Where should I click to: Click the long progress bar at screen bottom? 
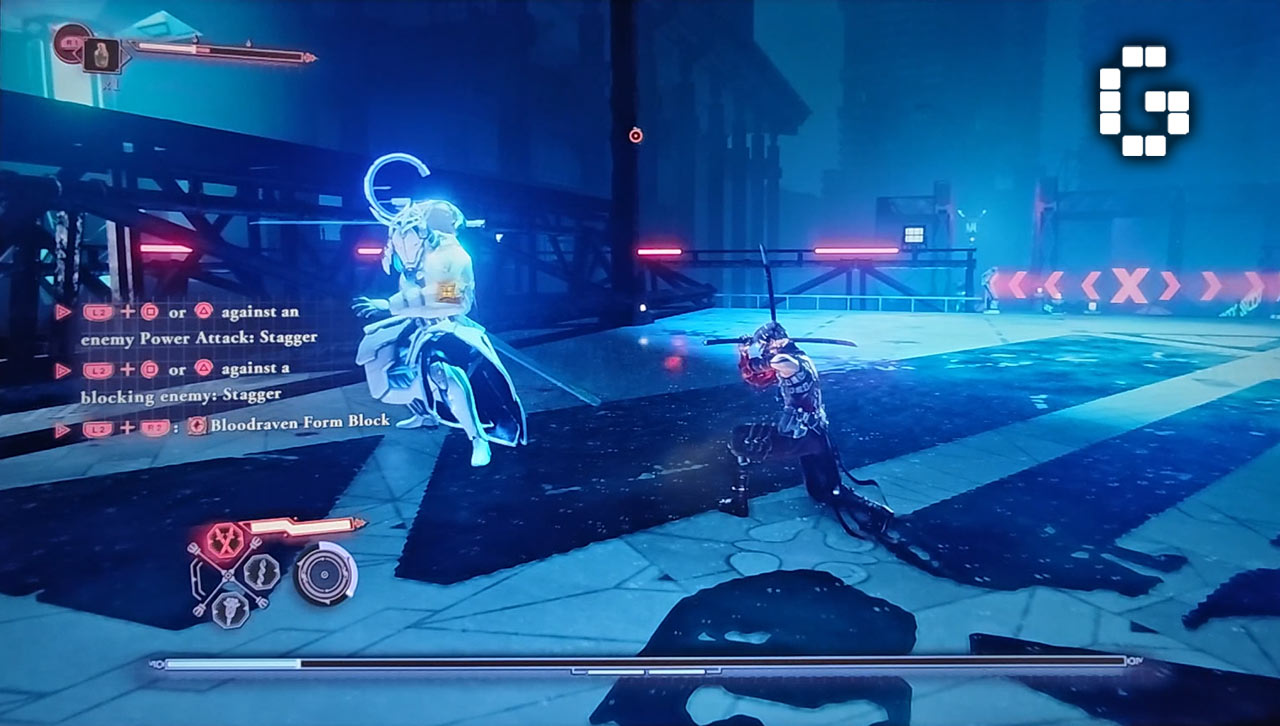tap(640, 662)
